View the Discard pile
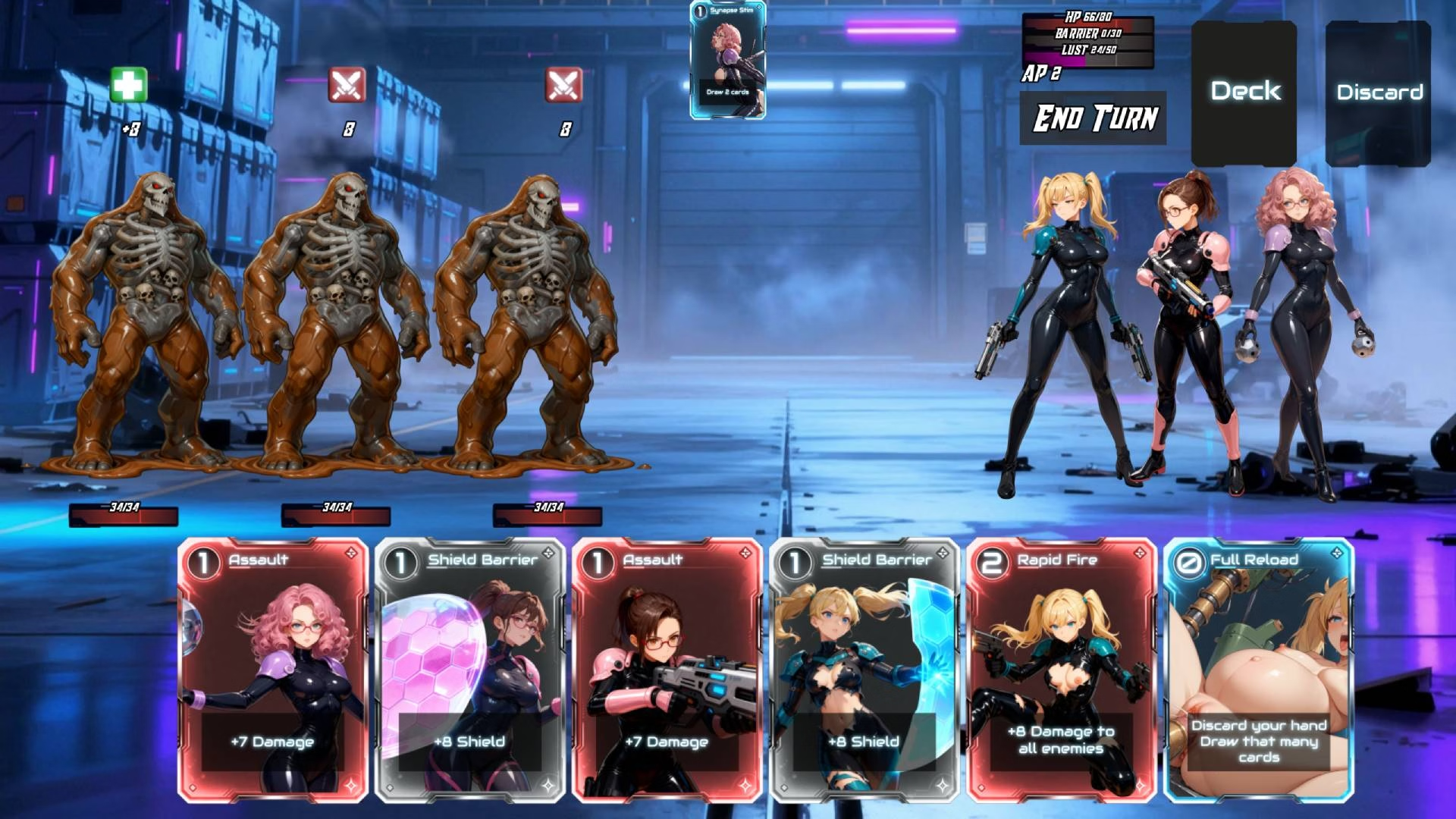1456x819 pixels. coord(1379,93)
